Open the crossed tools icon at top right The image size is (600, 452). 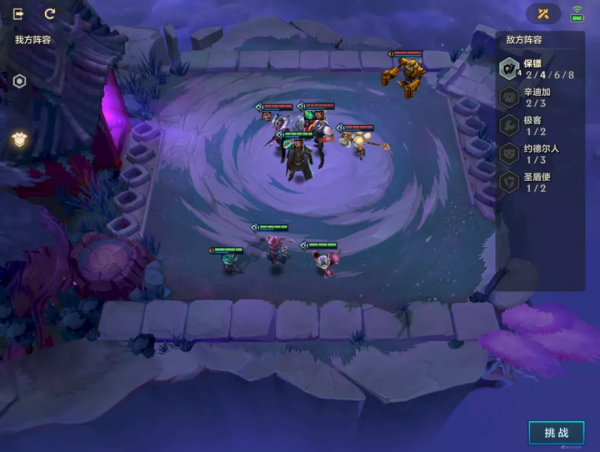[x=543, y=14]
